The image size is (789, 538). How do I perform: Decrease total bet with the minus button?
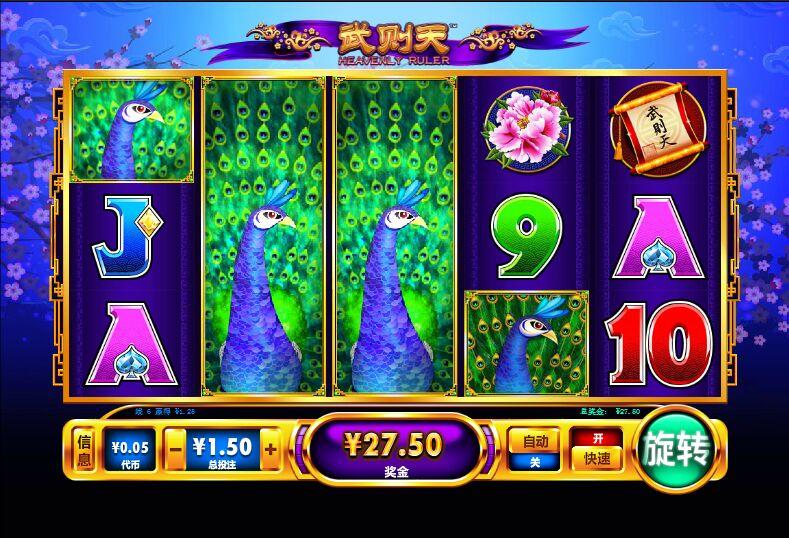coord(174,450)
